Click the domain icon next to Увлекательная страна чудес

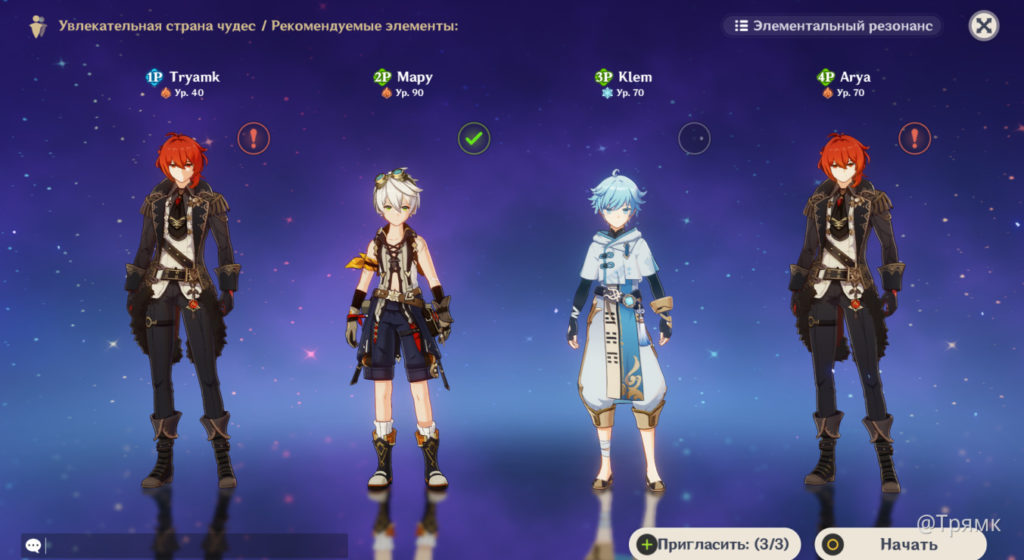click(x=38, y=26)
